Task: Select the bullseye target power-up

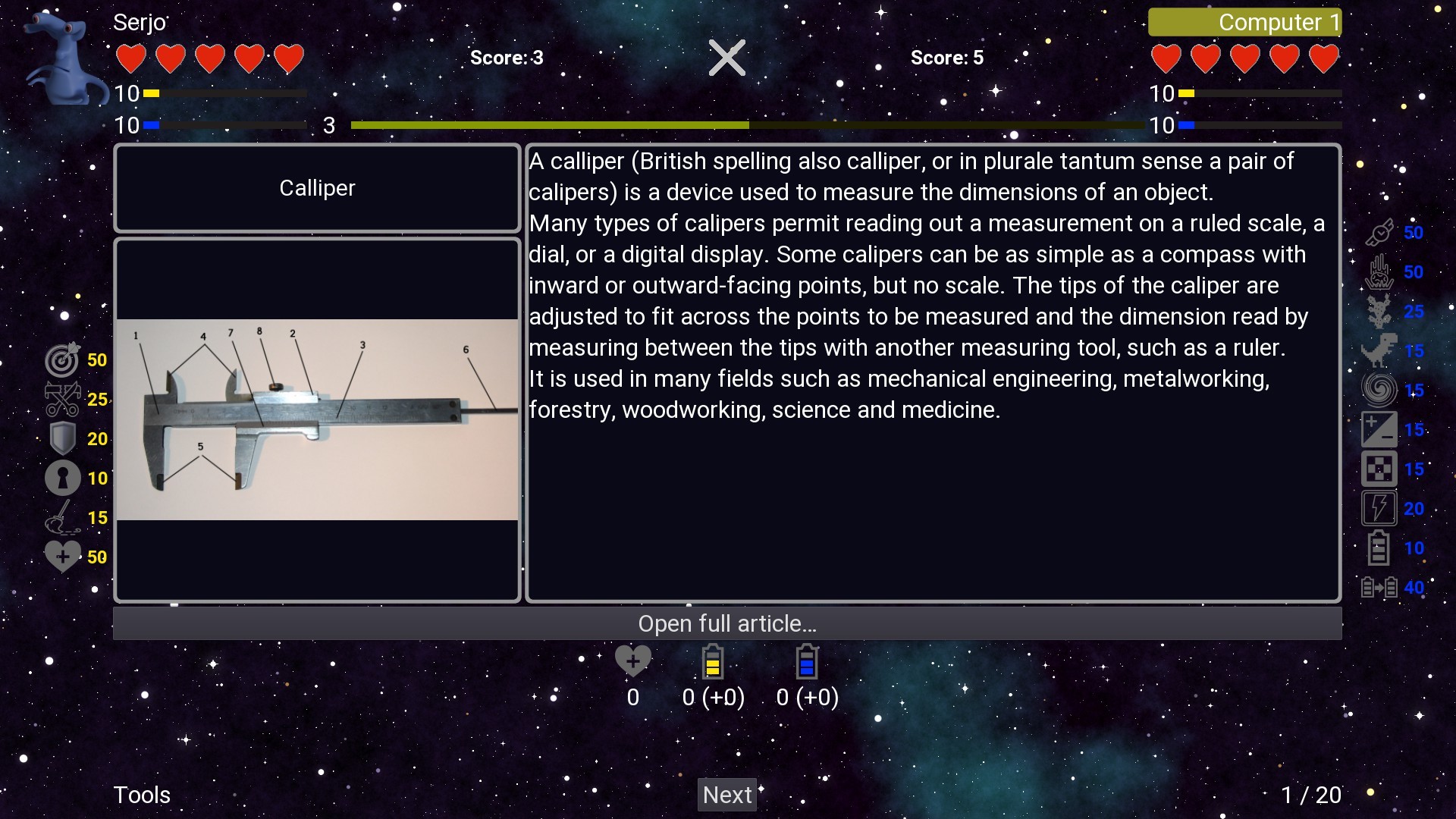Action: coord(62,360)
